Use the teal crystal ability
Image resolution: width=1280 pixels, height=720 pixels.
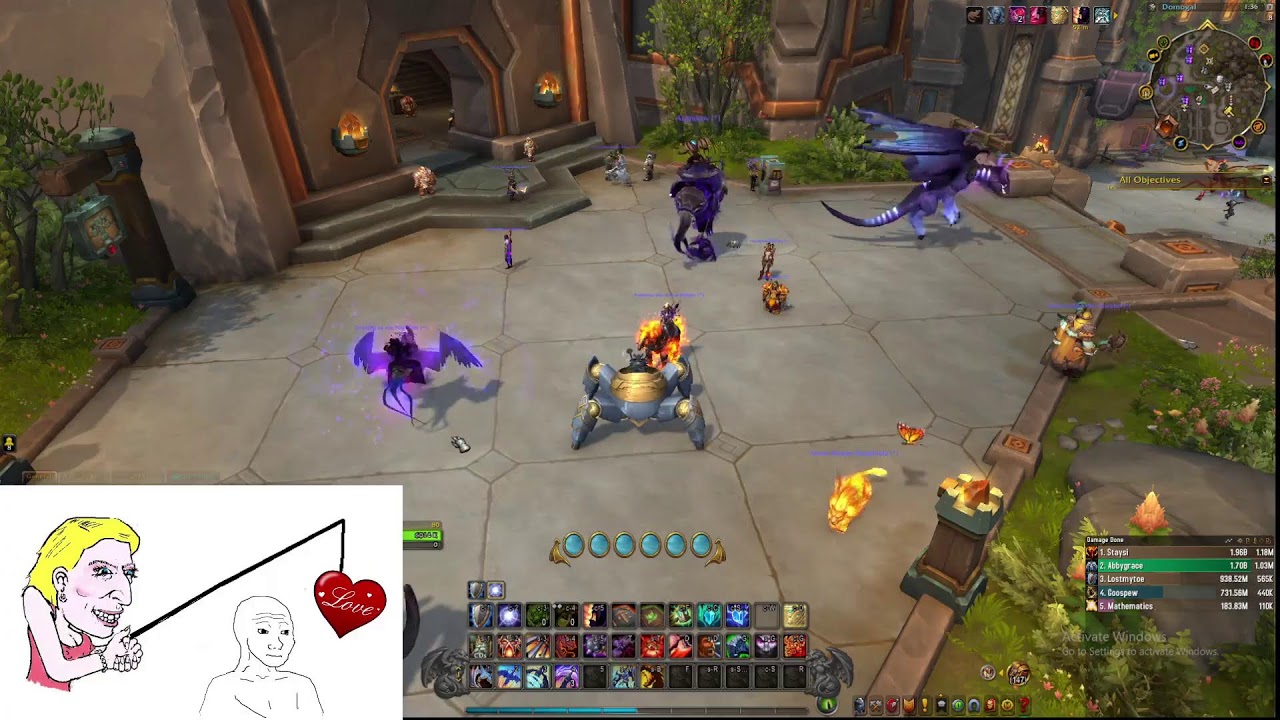coord(709,616)
